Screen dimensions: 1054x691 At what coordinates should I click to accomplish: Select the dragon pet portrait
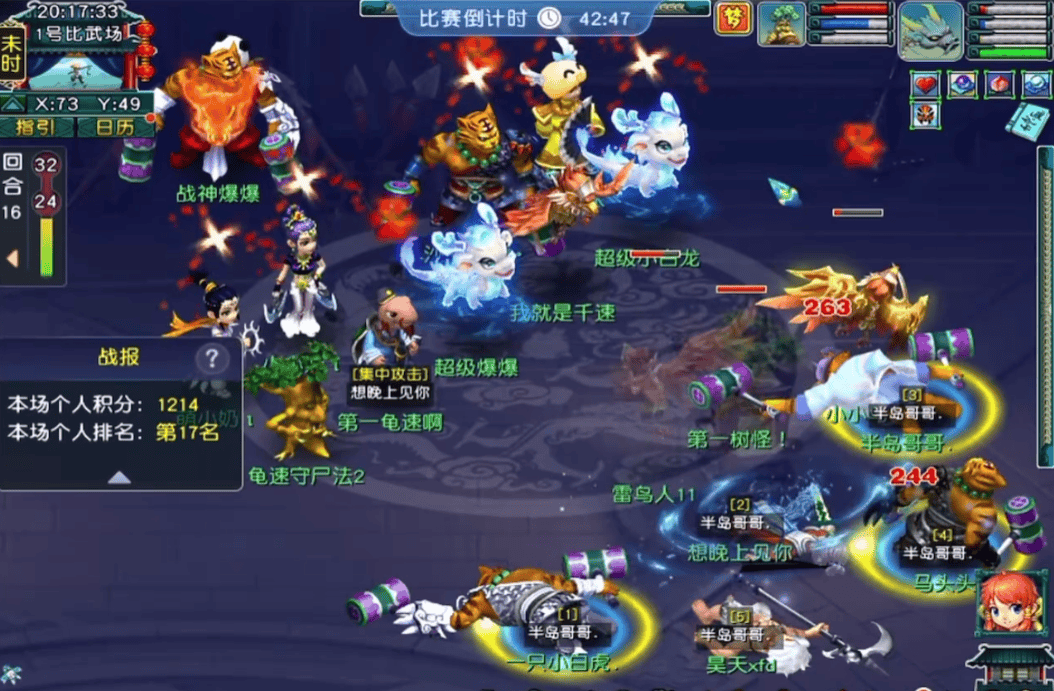[929, 29]
